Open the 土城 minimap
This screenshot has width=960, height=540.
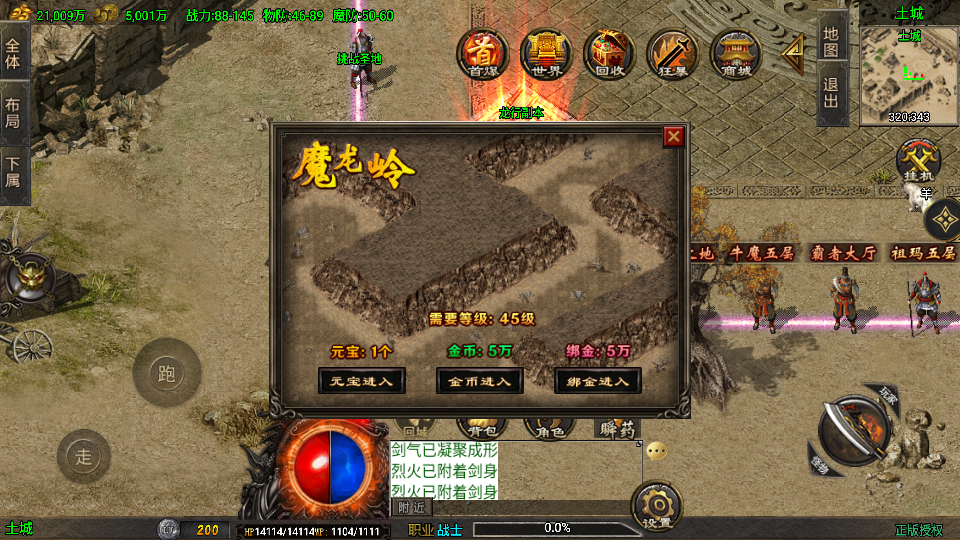(908, 76)
